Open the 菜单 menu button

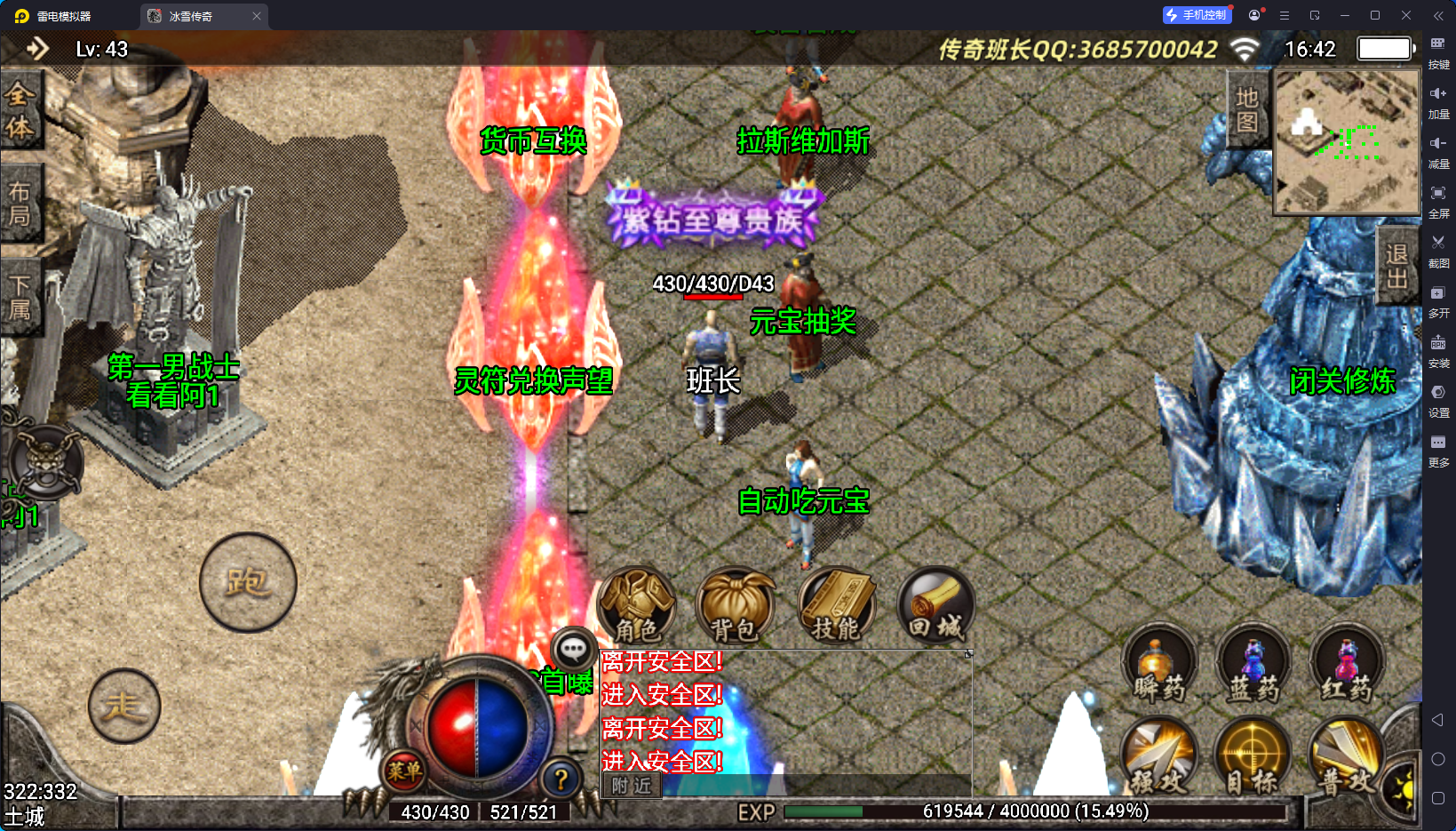[404, 771]
